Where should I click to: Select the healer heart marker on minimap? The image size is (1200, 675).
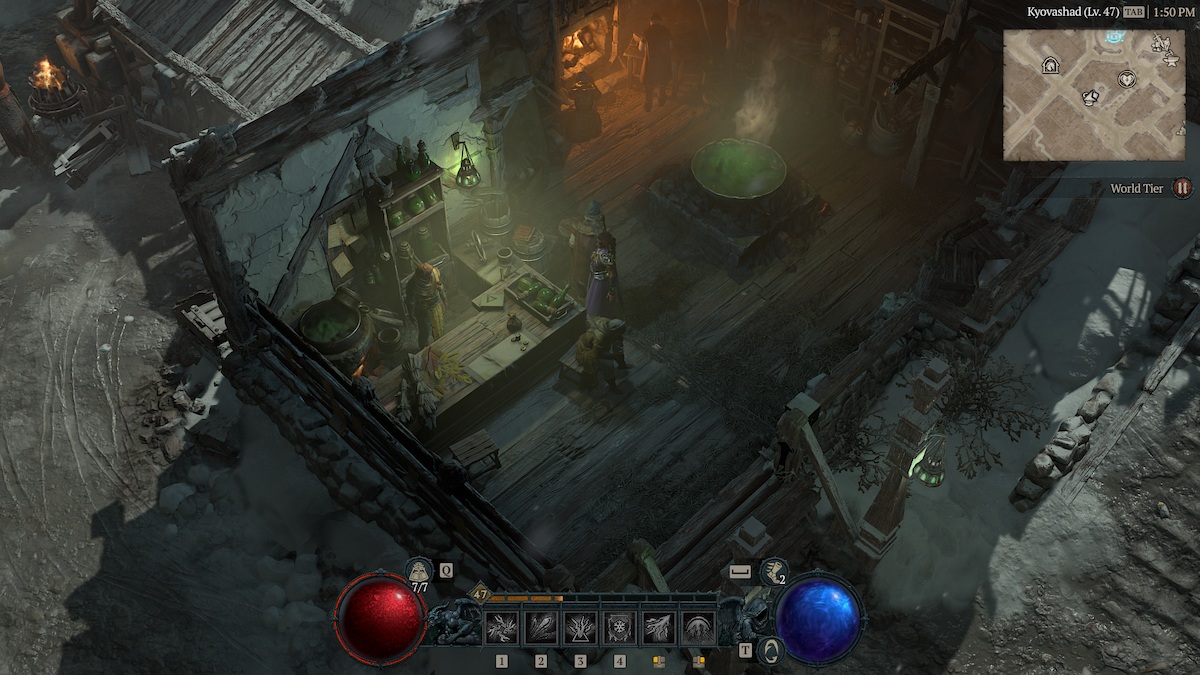click(x=1127, y=79)
